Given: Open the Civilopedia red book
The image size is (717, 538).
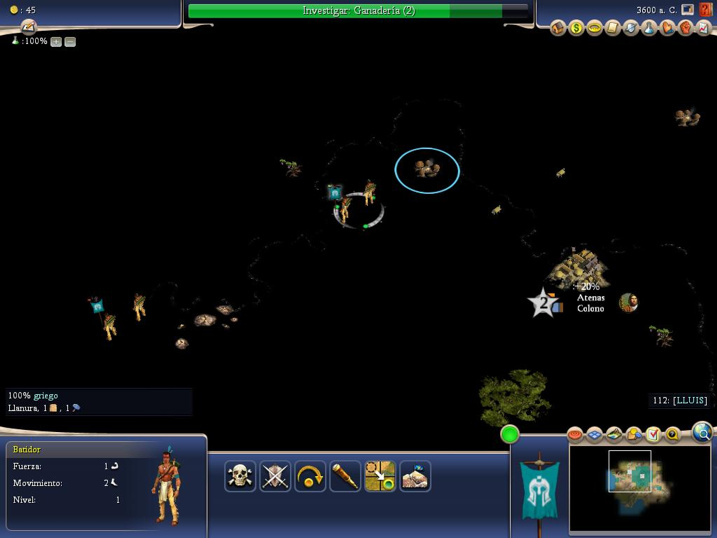Looking at the screenshot, I should tap(706, 10).
